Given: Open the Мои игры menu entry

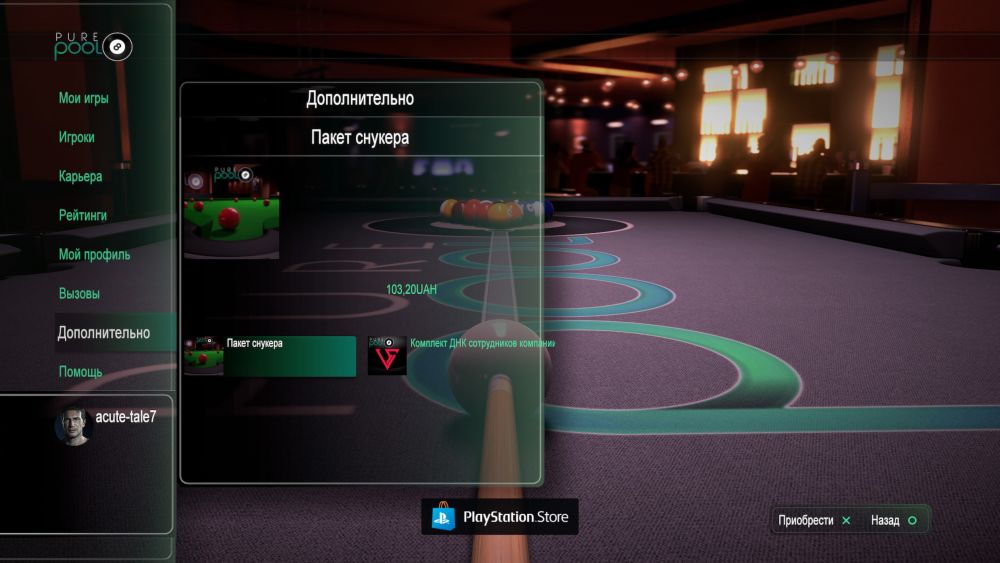Looking at the screenshot, I should point(83,98).
